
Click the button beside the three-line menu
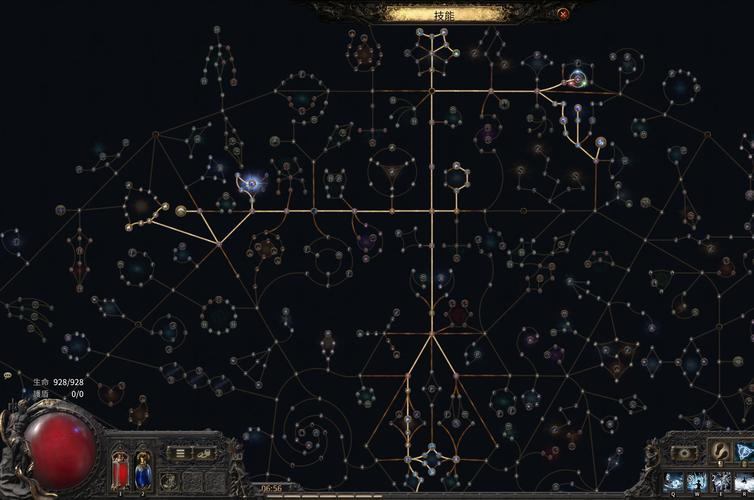[204, 453]
